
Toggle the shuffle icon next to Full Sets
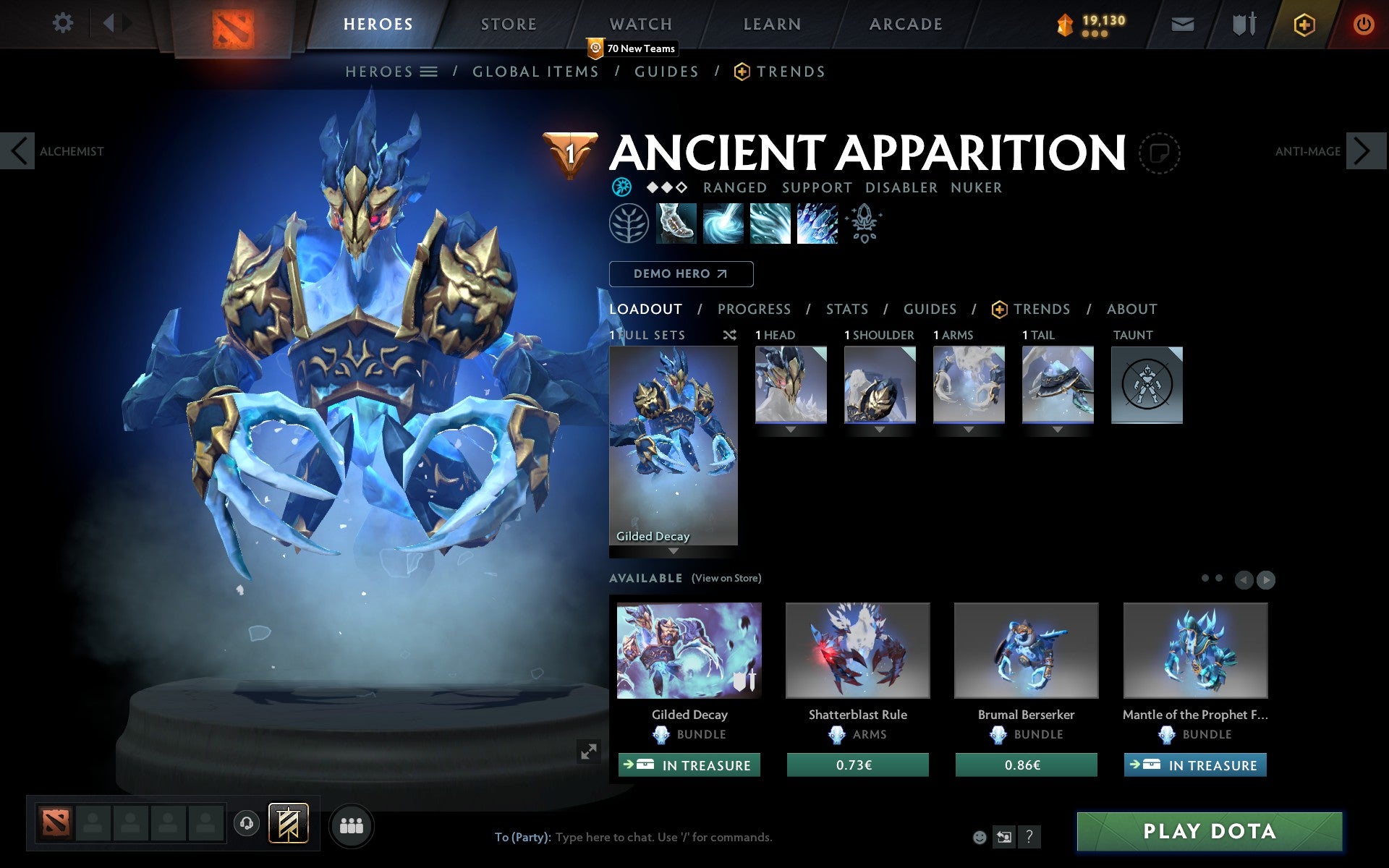(x=729, y=335)
